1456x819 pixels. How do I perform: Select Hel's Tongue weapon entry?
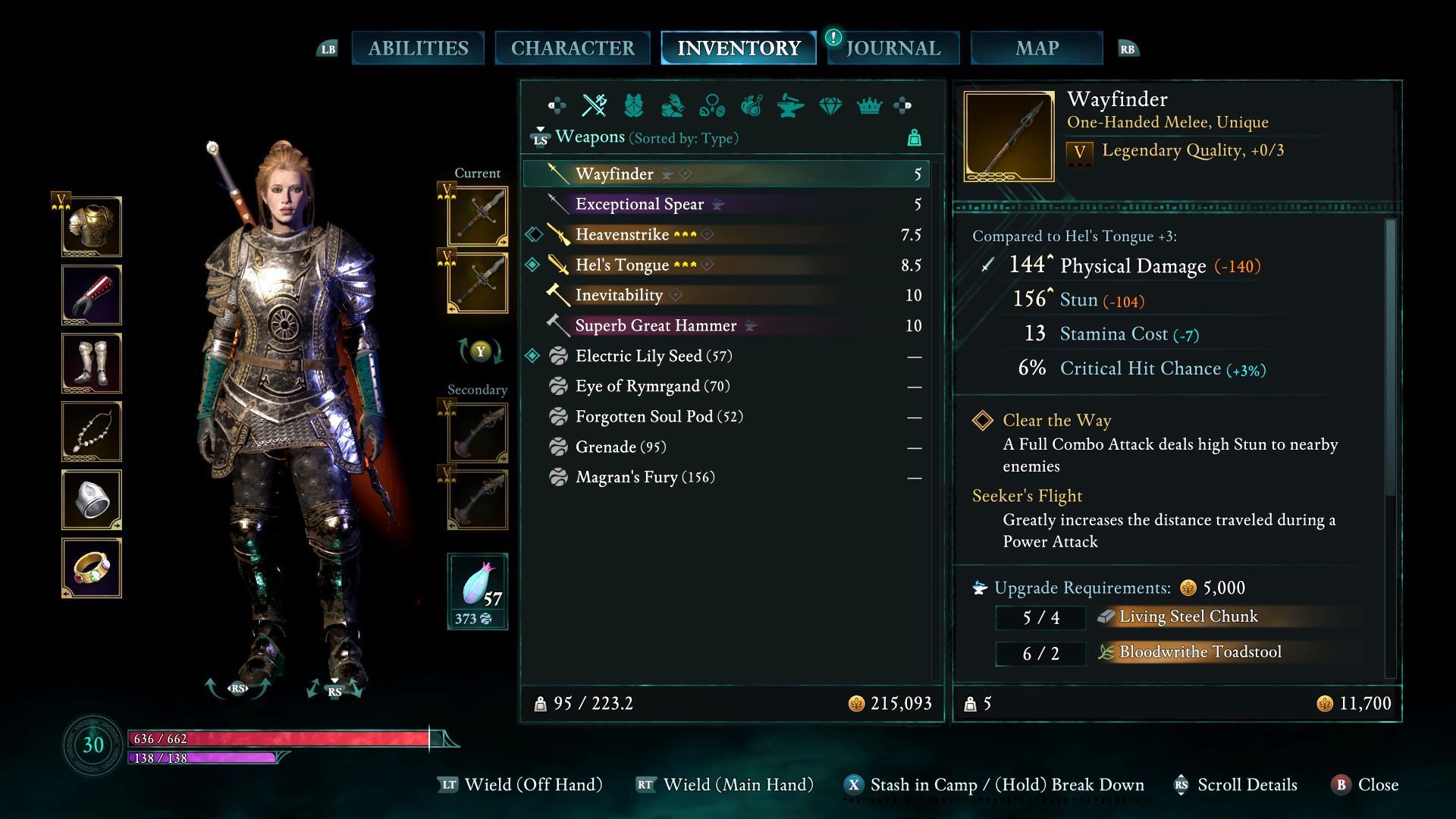pos(622,265)
